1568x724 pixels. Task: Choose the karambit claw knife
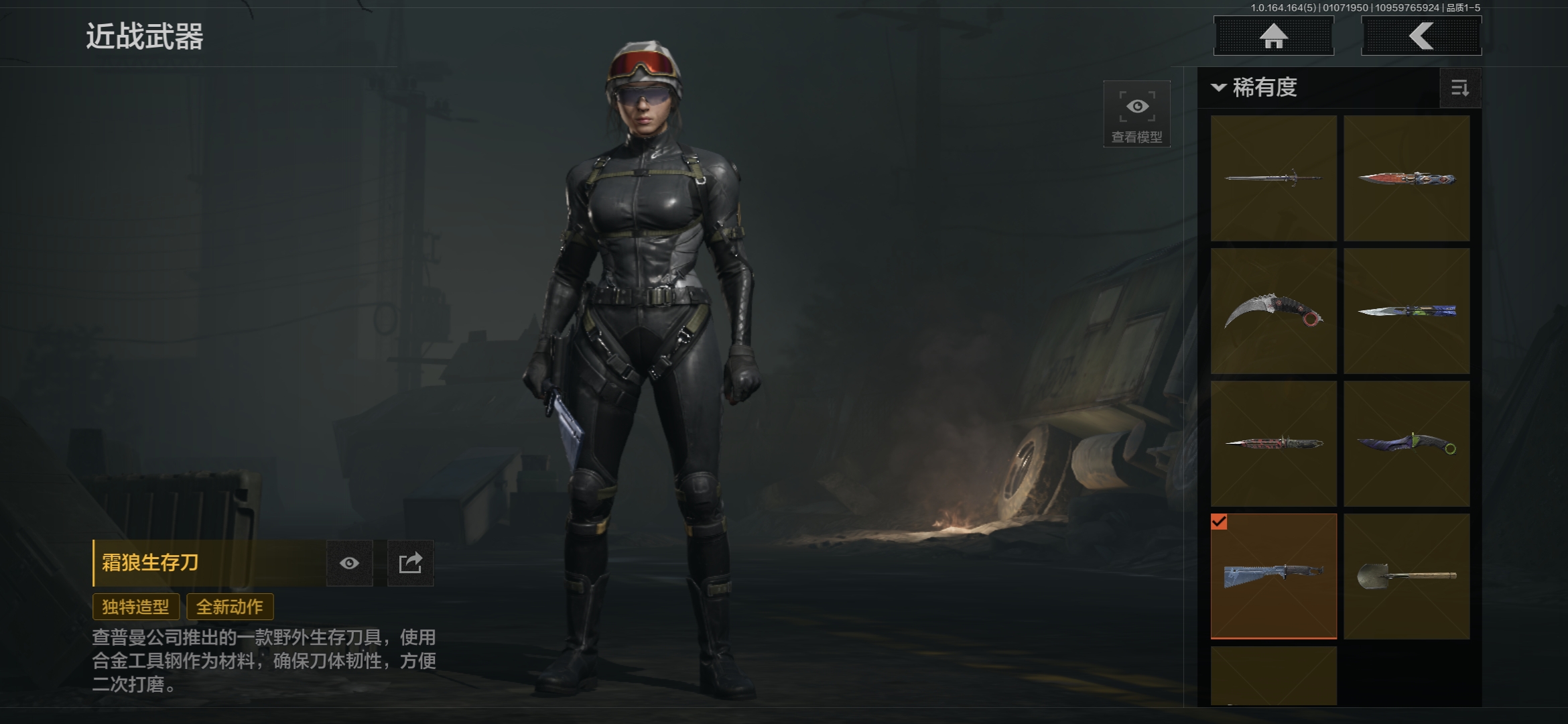[x=1273, y=311]
